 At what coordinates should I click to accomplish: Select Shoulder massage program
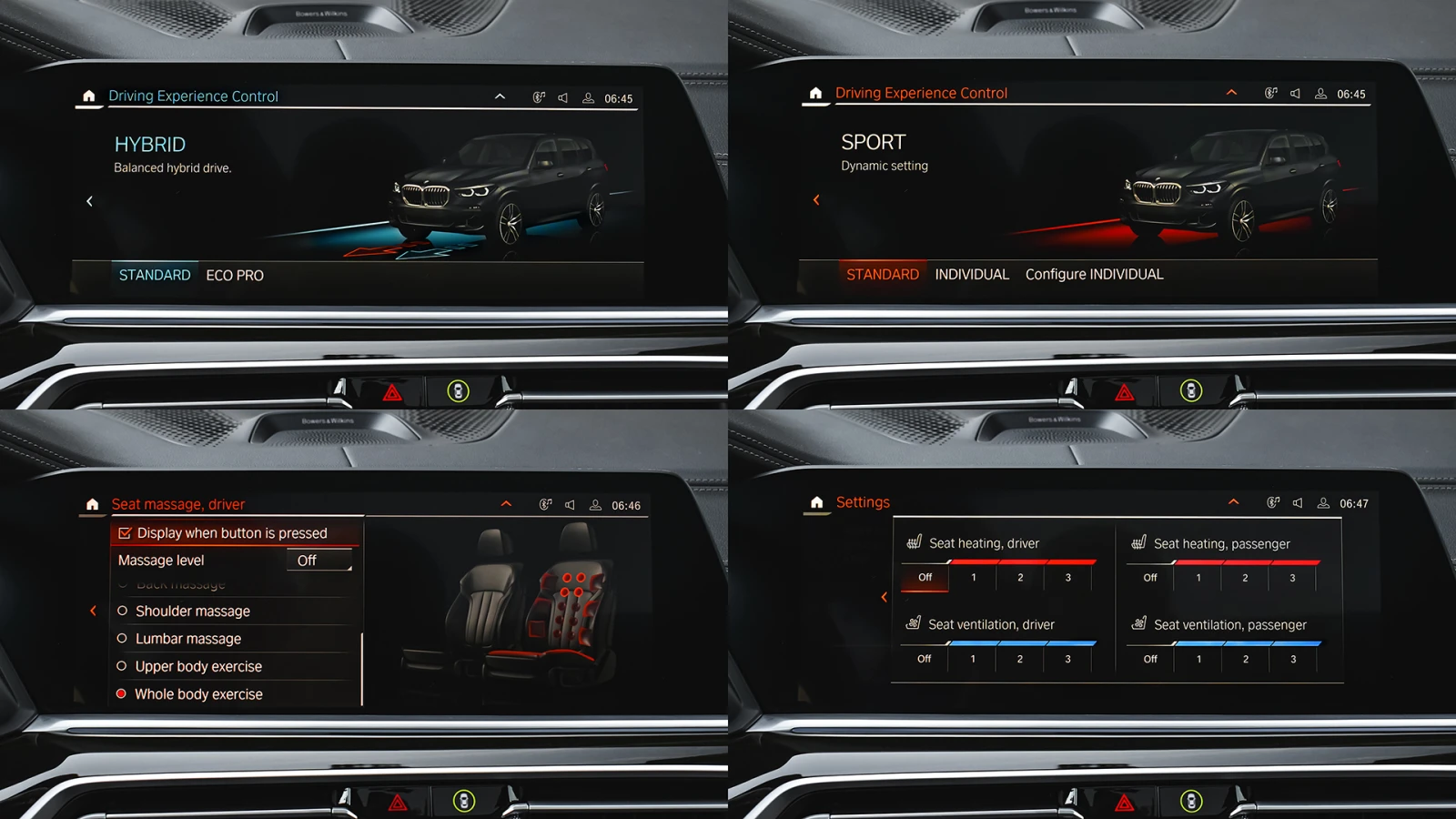pyautogui.click(x=192, y=612)
